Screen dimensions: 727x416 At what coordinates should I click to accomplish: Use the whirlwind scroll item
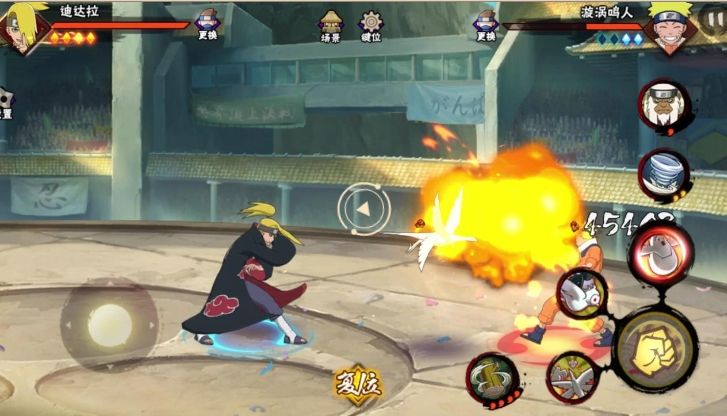663,174
